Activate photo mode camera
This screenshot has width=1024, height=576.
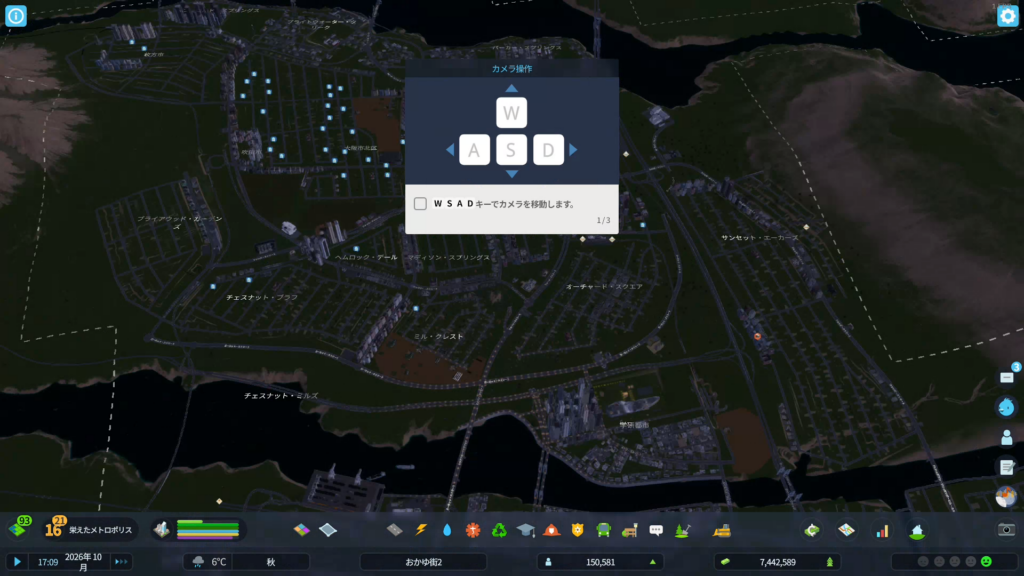tap(1006, 529)
